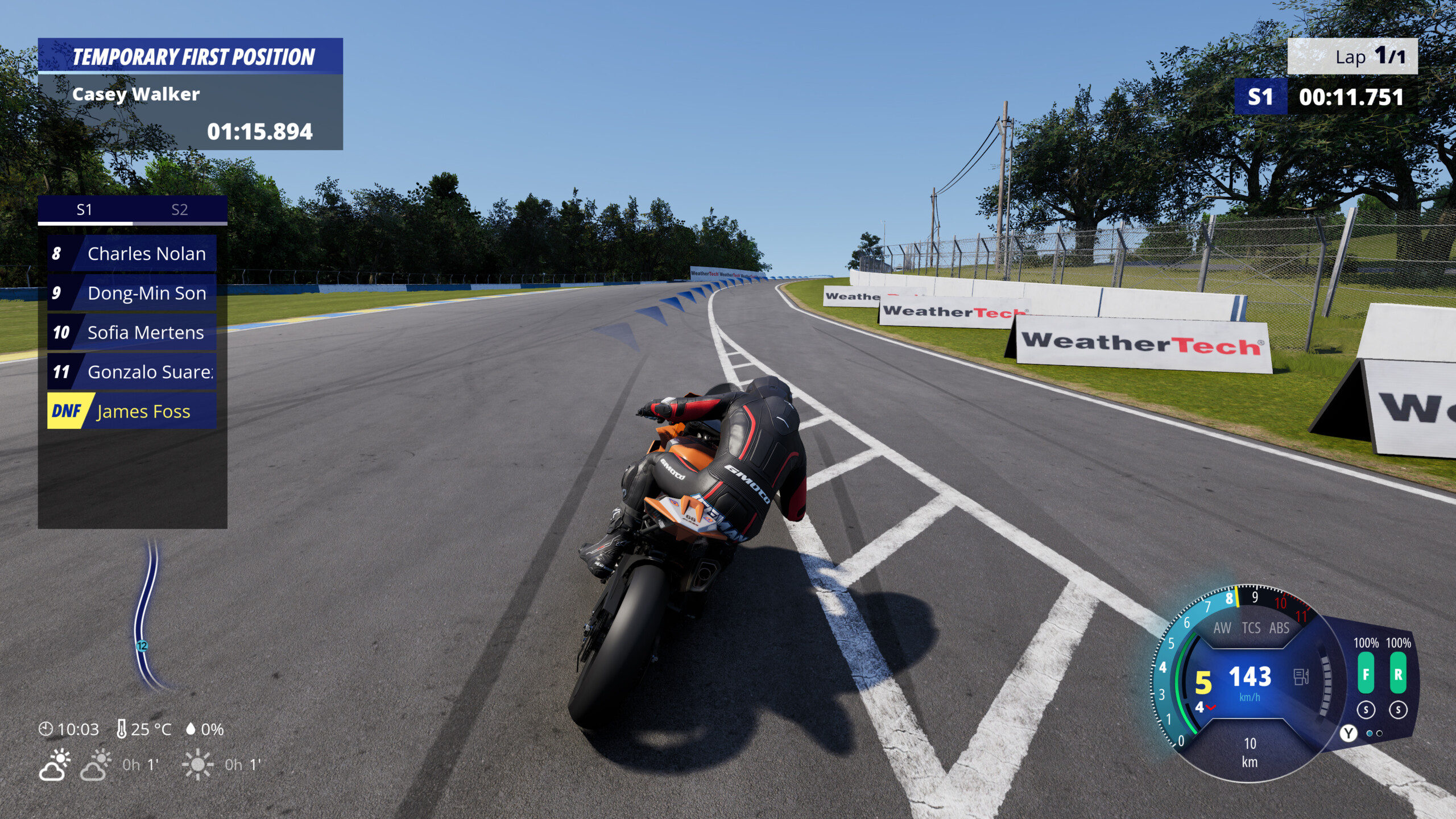Viewport: 1456px width, 819px height.
Task: Click the rain droplet icon showing 0%
Action: coord(192,730)
